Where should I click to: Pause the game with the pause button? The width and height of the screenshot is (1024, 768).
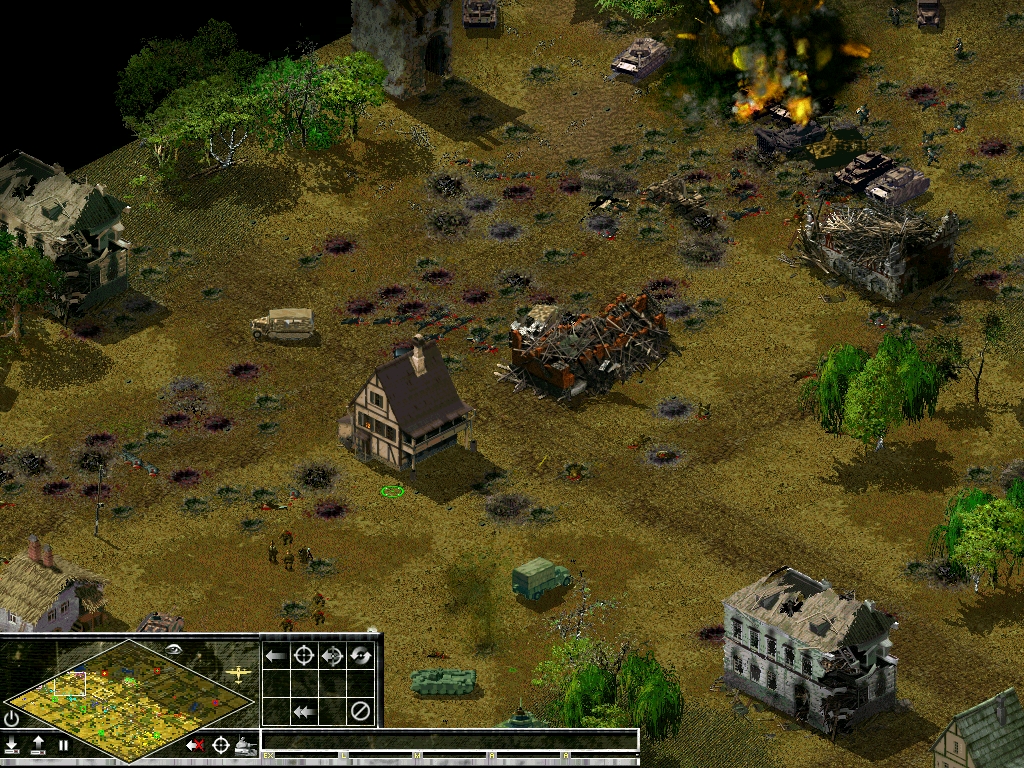pyautogui.click(x=64, y=745)
